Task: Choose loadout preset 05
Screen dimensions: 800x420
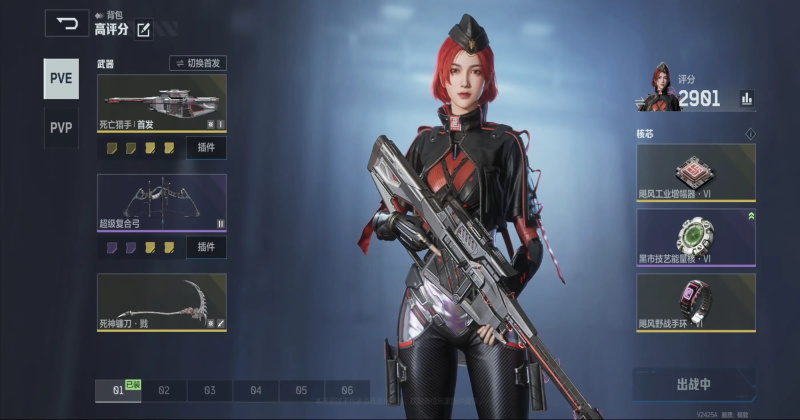Action: [301, 391]
